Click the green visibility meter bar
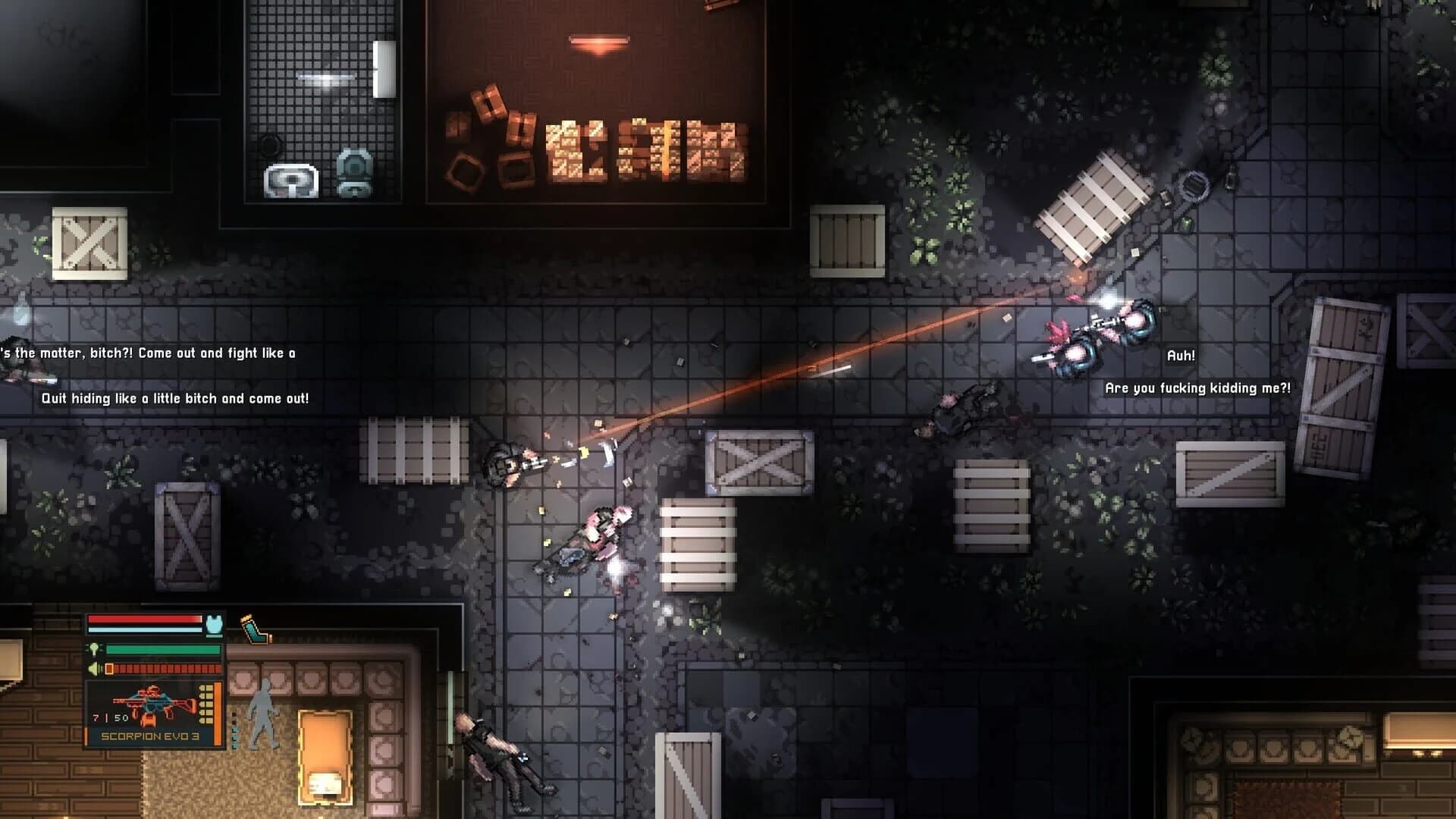Screen dimensions: 1456x819 point(162,650)
